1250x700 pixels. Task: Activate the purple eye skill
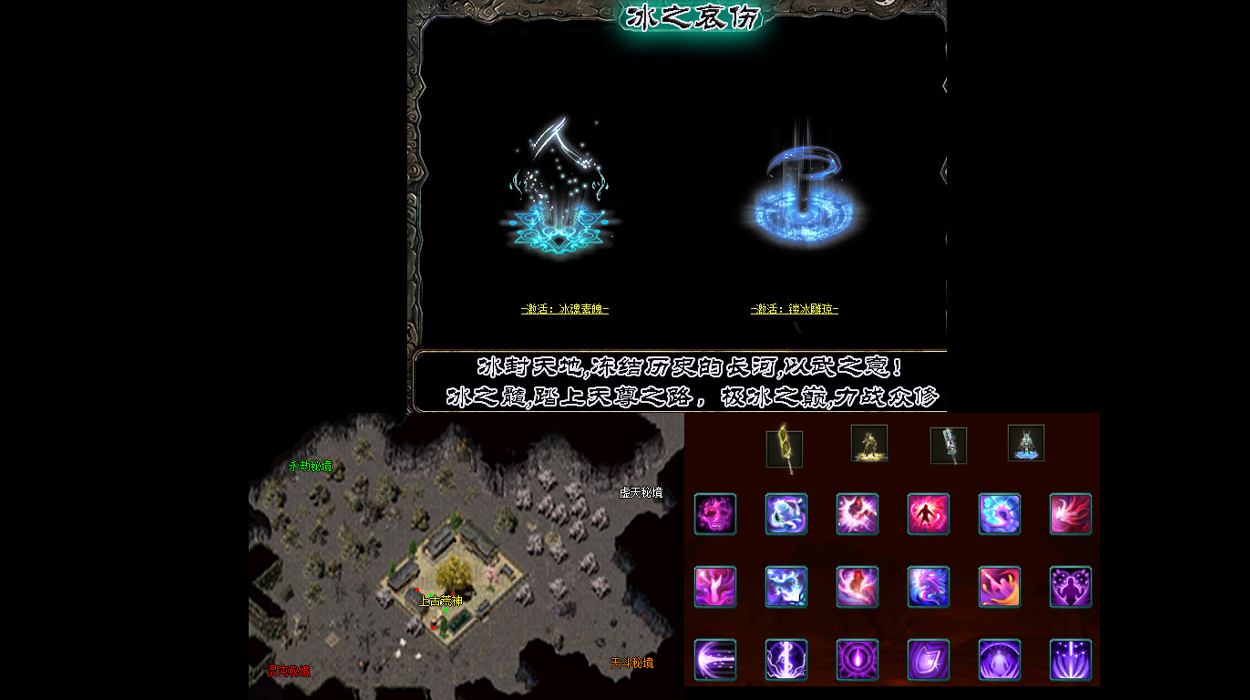pos(857,660)
